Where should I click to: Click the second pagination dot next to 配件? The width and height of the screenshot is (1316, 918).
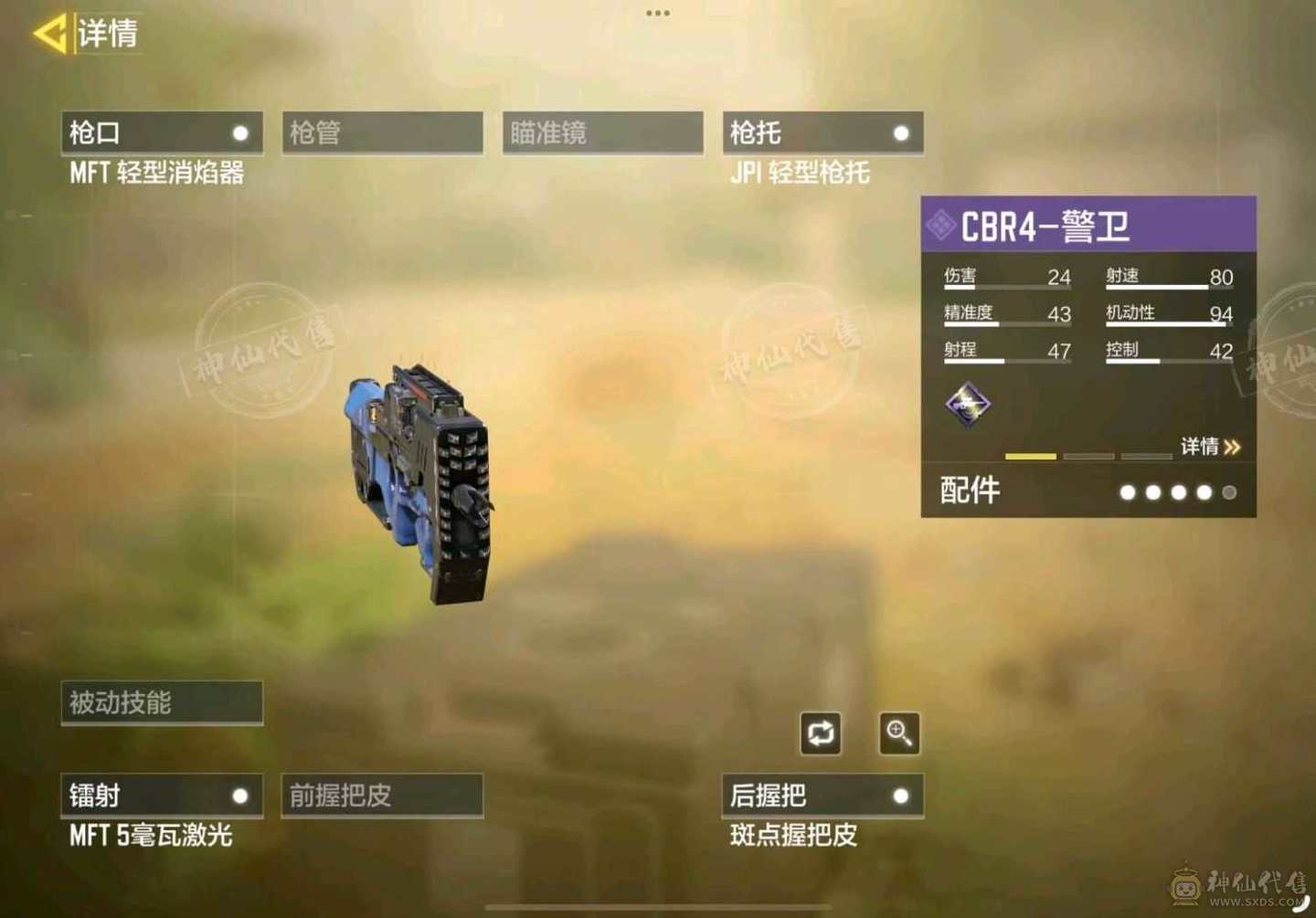[x=1153, y=492]
